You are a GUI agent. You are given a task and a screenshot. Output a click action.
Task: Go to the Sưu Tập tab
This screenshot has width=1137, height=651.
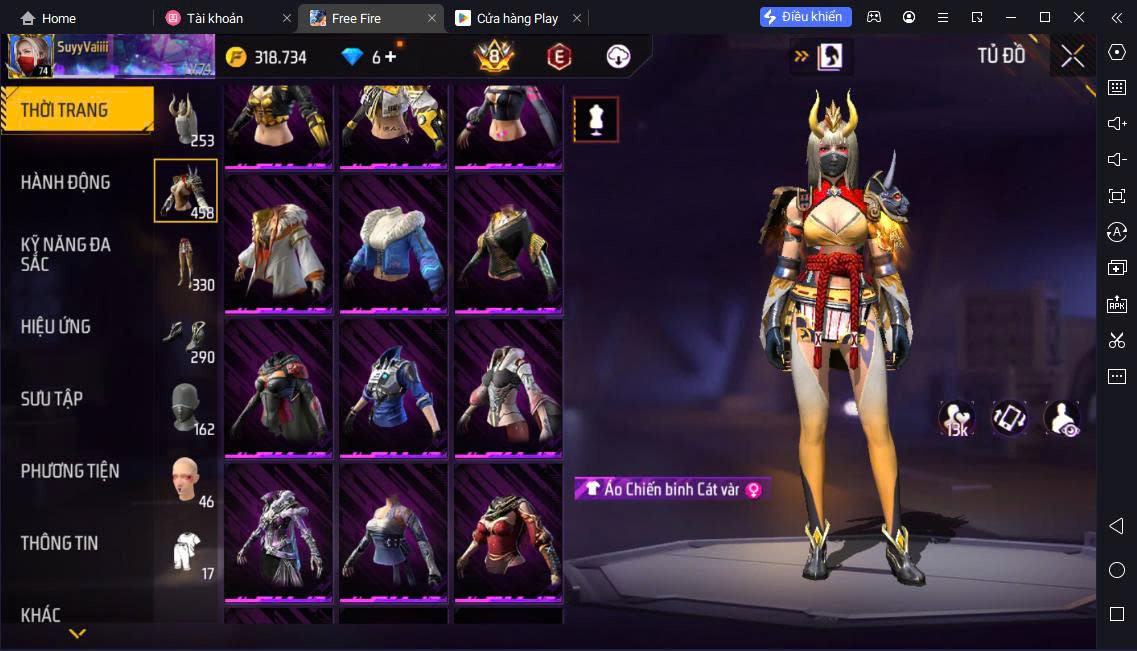coord(52,399)
